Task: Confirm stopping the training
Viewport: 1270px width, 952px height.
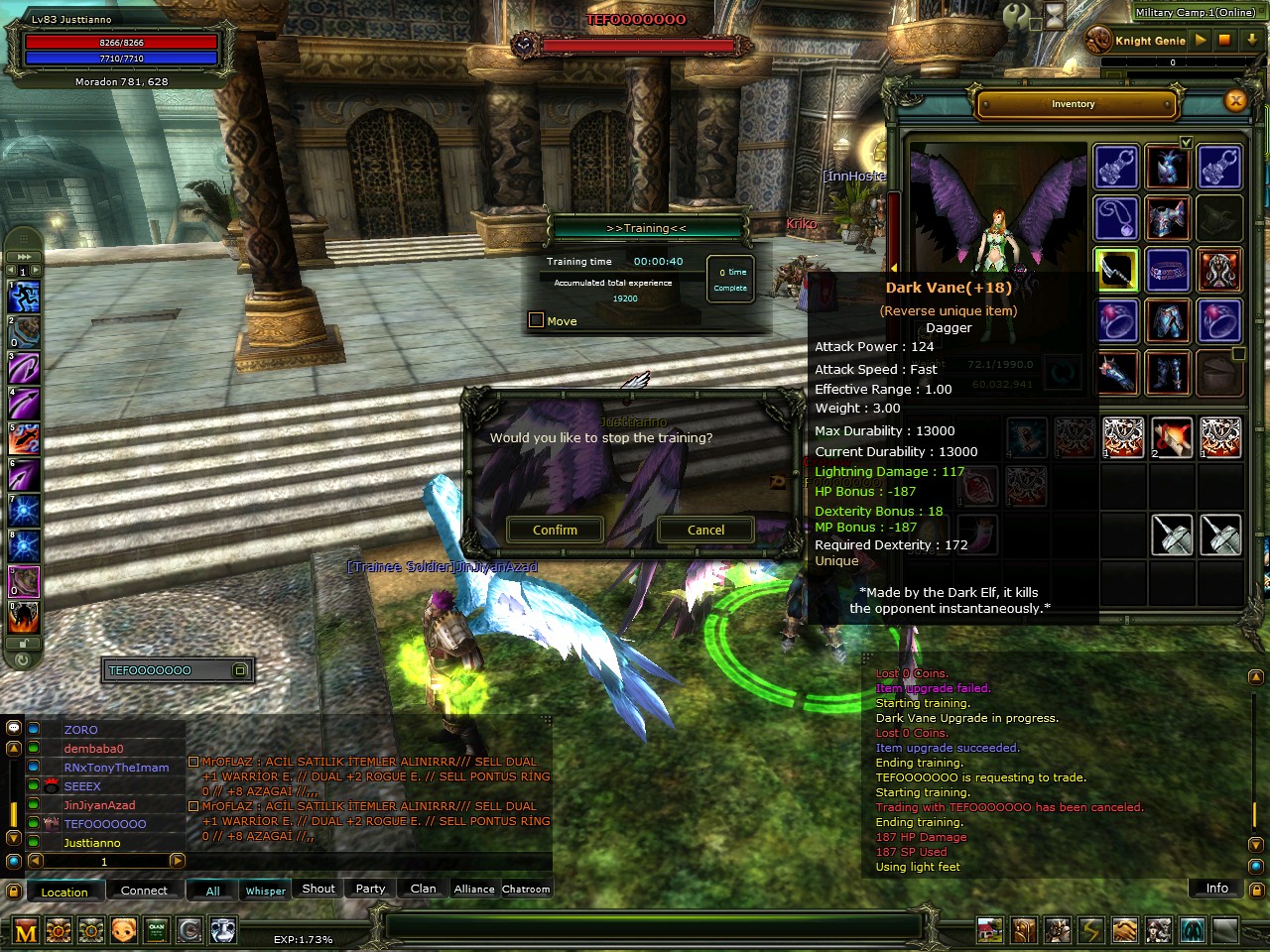Action: tap(555, 530)
